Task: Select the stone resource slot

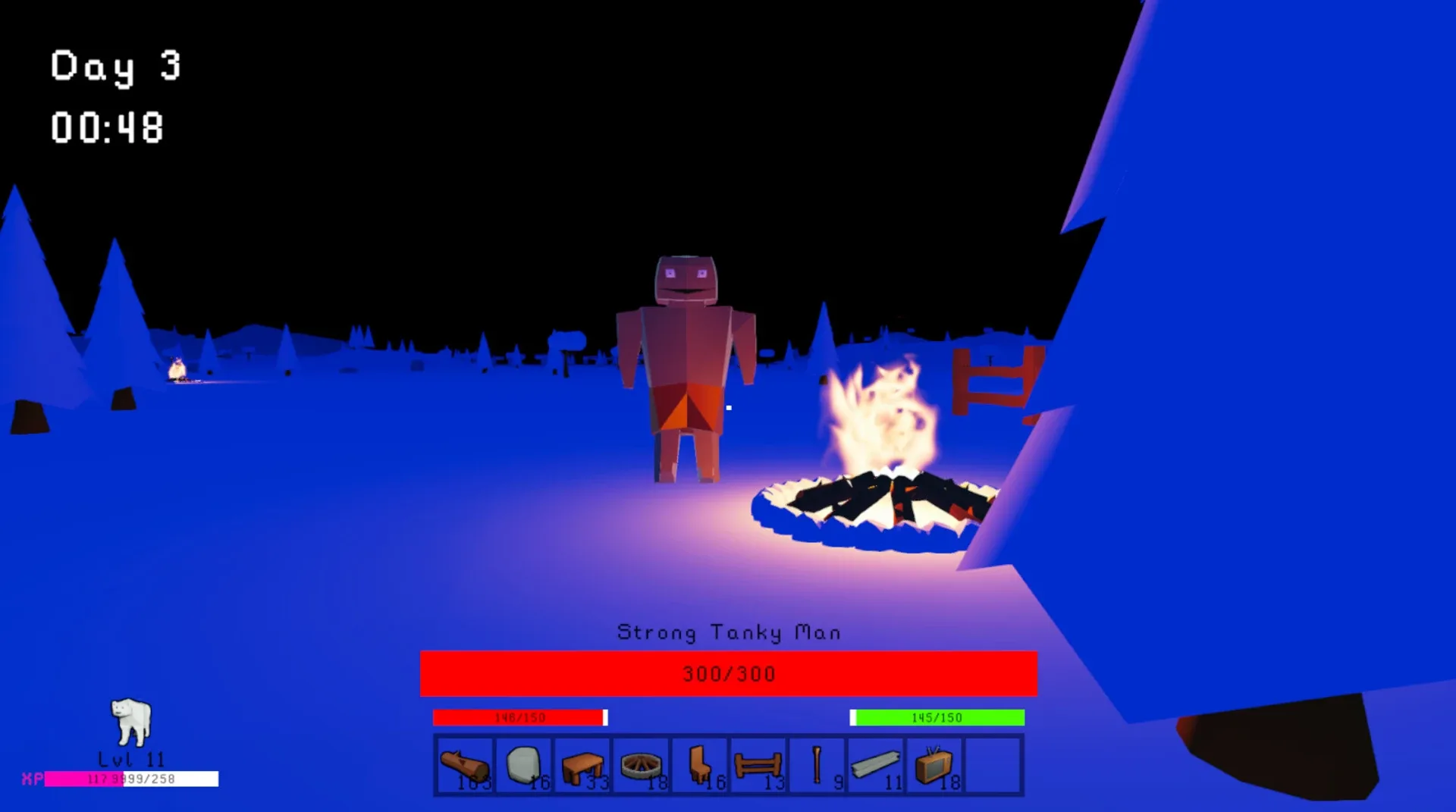Action: (x=523, y=764)
